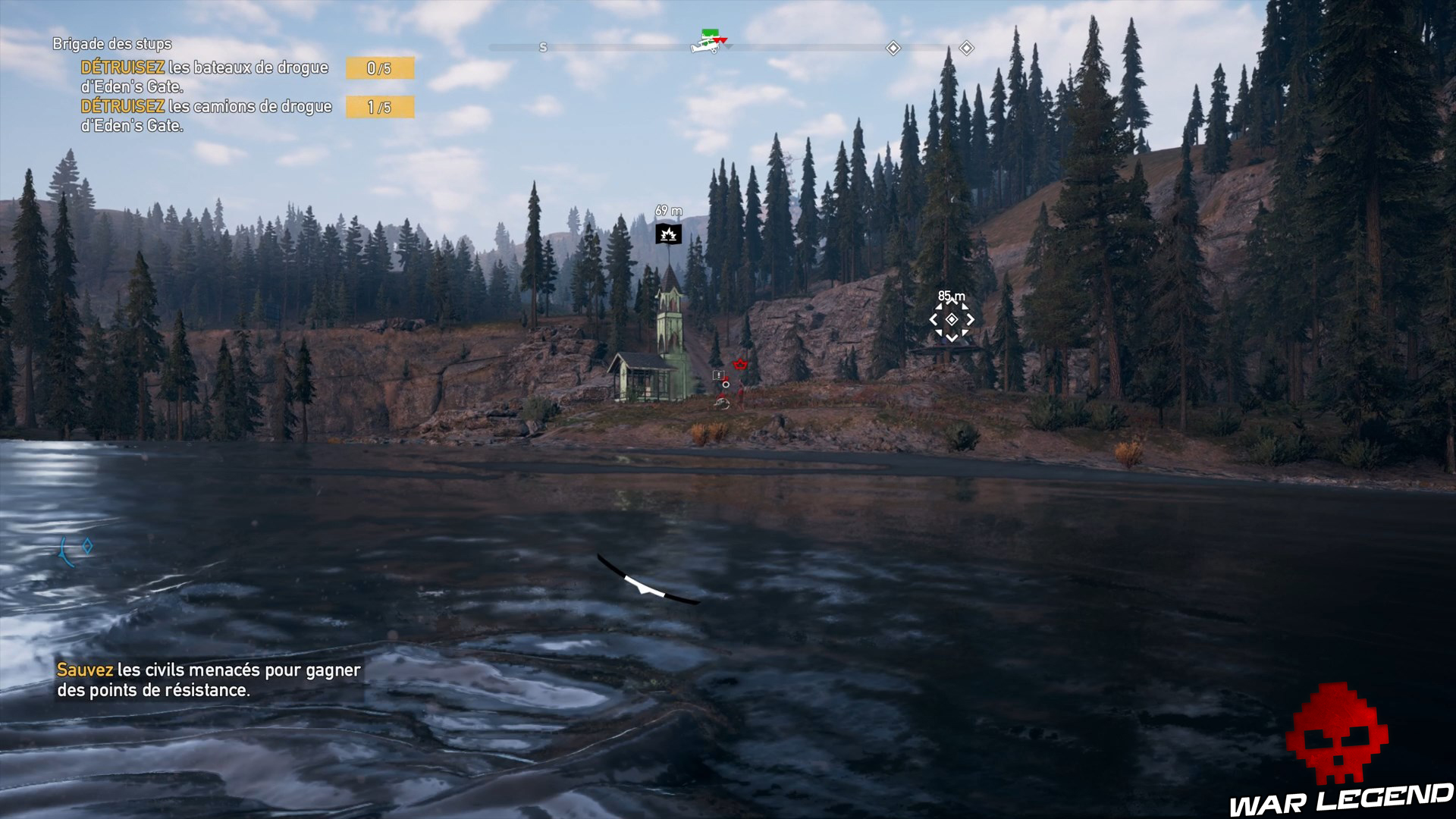Toggle the 0/5 boat destruction objective
1456x819 pixels.
click(379, 68)
